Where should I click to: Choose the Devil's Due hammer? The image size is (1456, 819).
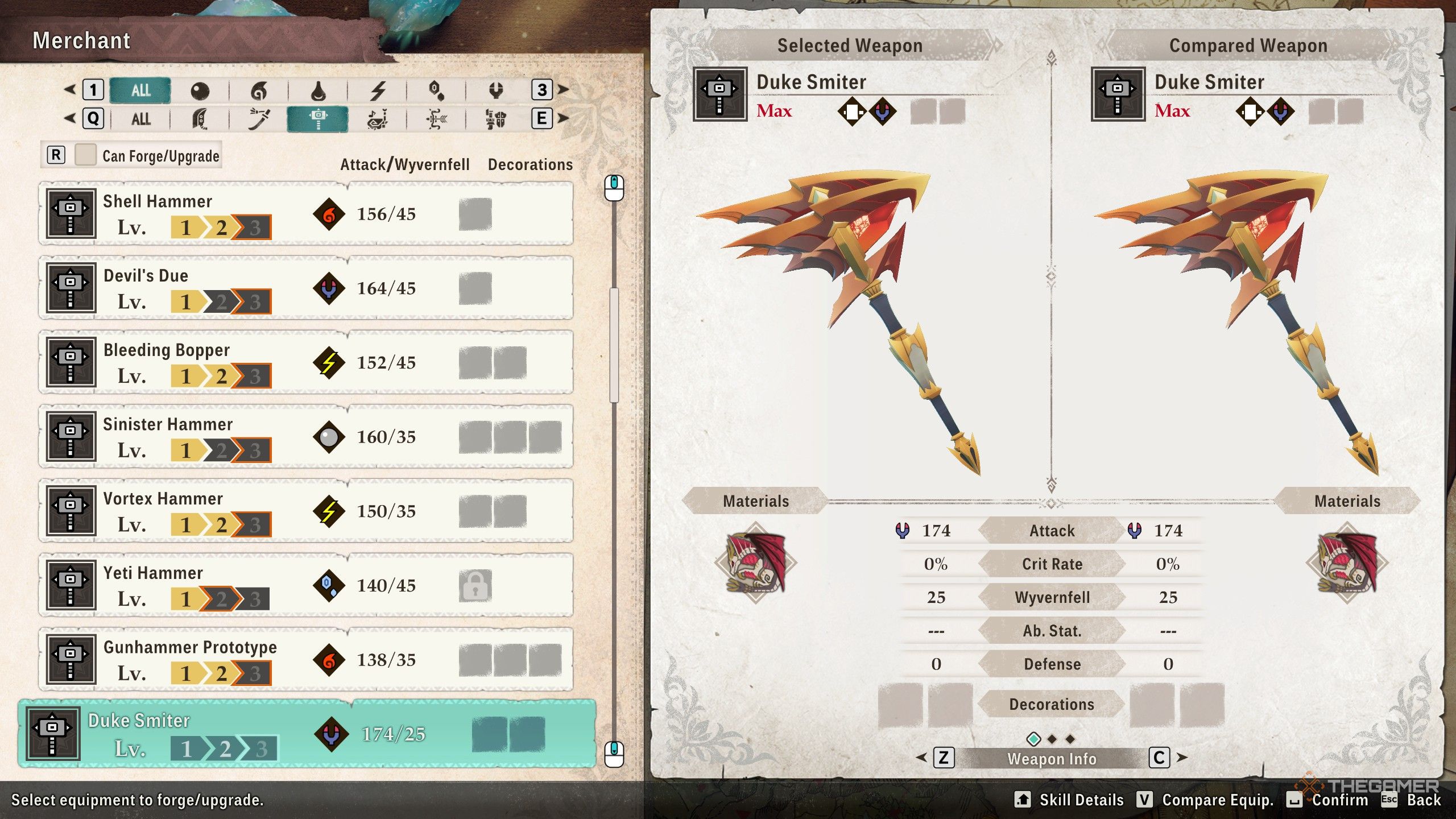pyautogui.click(x=306, y=288)
